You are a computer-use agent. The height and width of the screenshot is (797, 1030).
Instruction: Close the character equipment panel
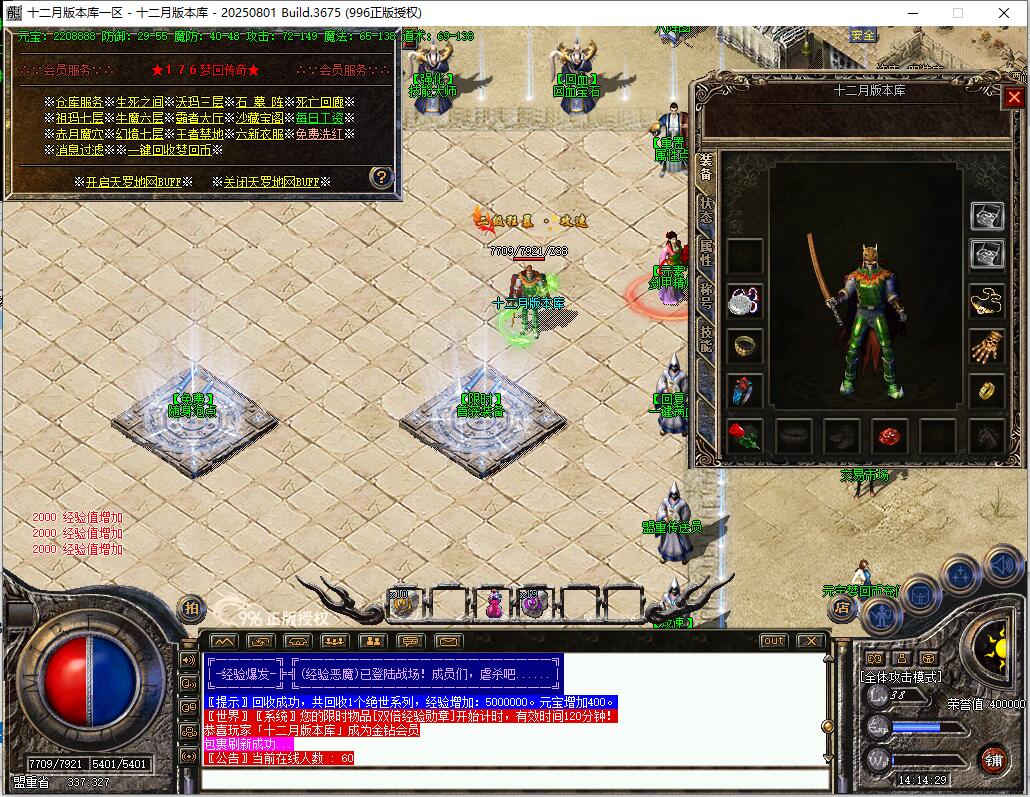(x=1013, y=97)
